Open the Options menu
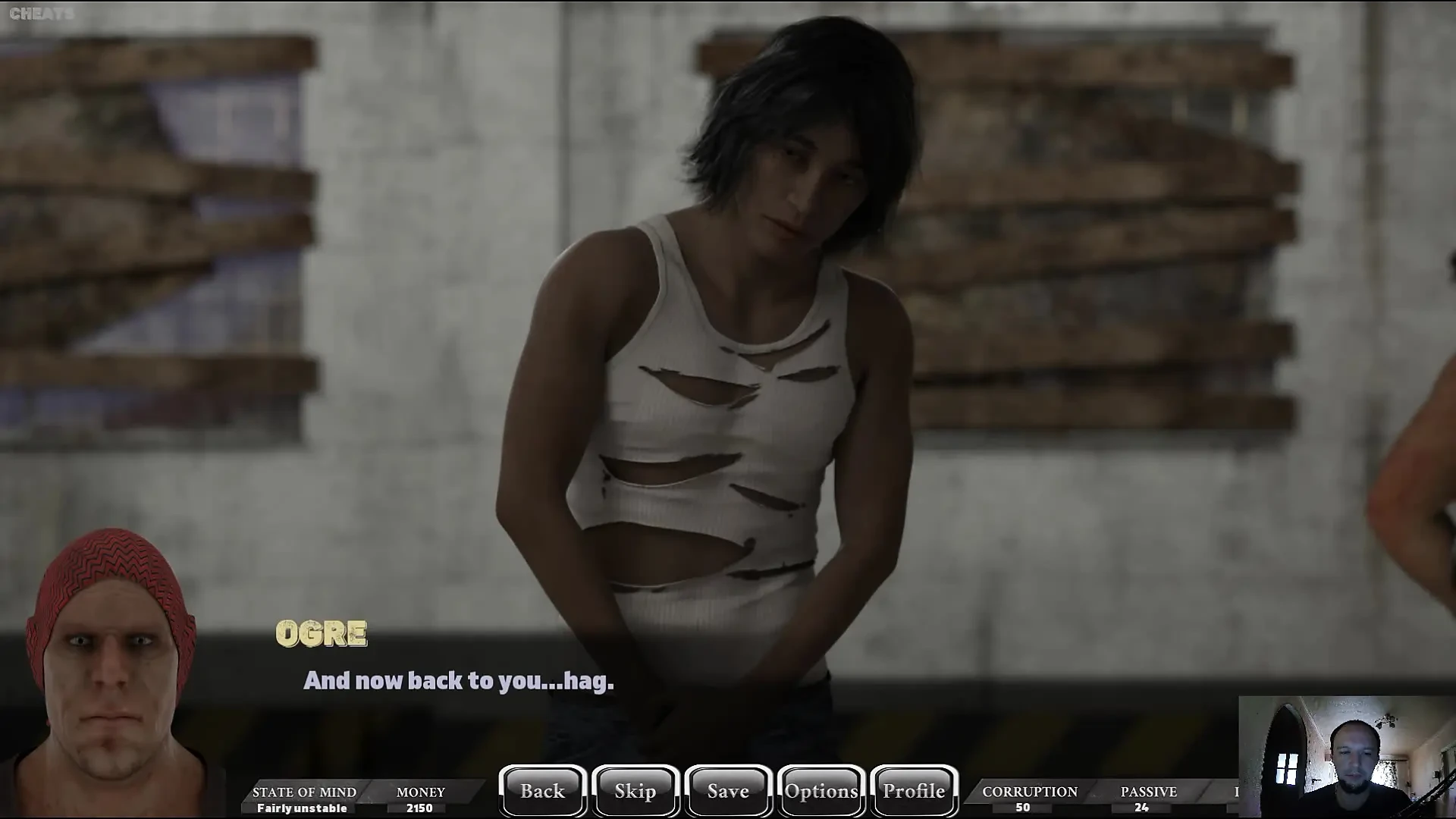1456x819 pixels. click(821, 791)
